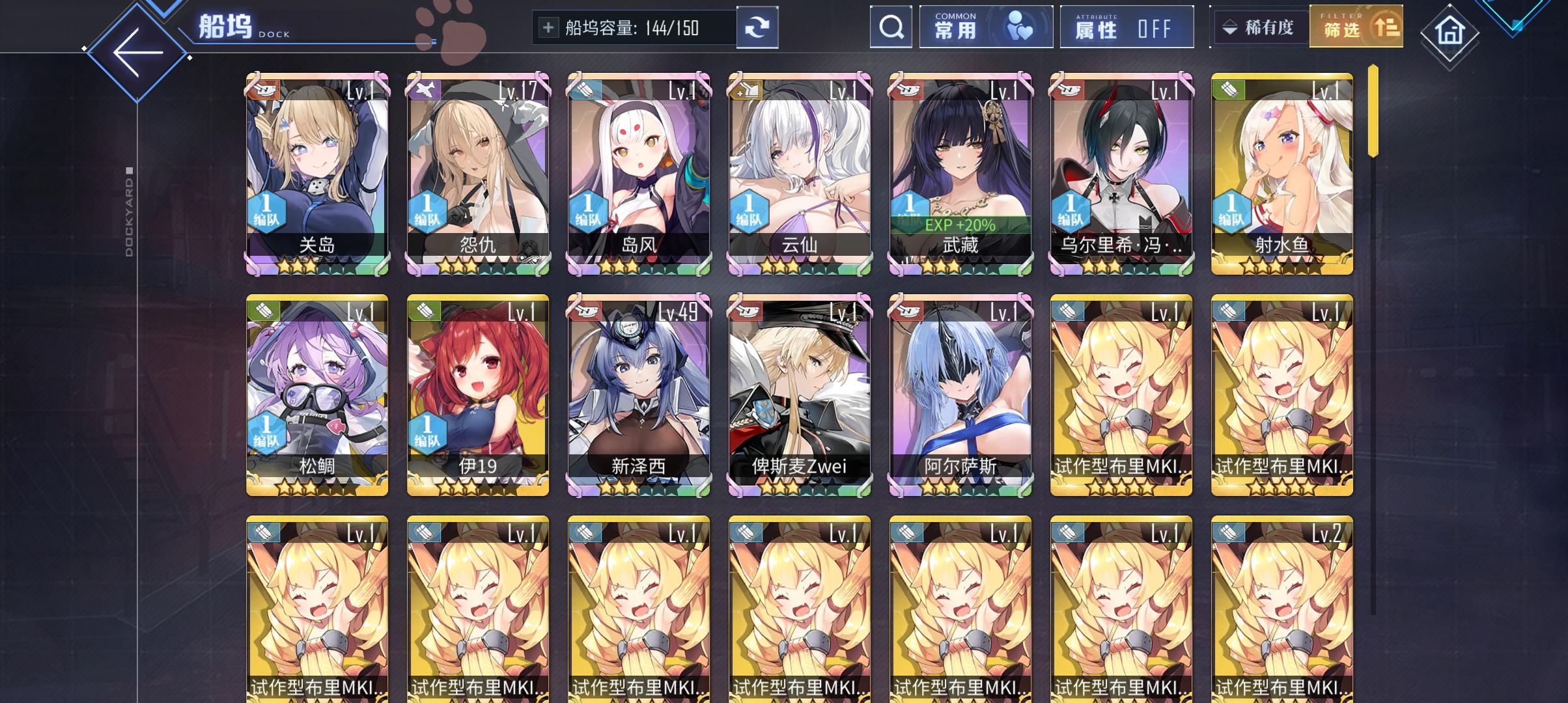Click the plus icon to expand dock capacity
Image resolution: width=1568 pixels, height=703 pixels.
(x=547, y=27)
